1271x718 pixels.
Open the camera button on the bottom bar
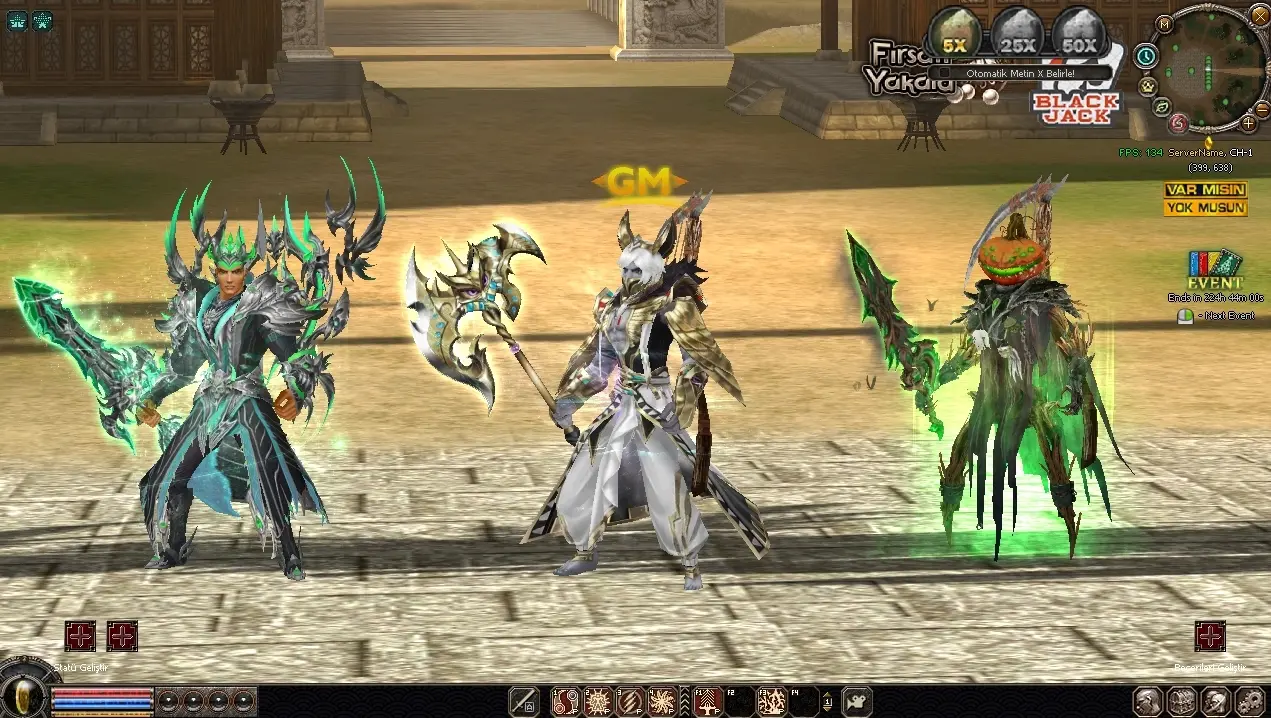coord(857,702)
